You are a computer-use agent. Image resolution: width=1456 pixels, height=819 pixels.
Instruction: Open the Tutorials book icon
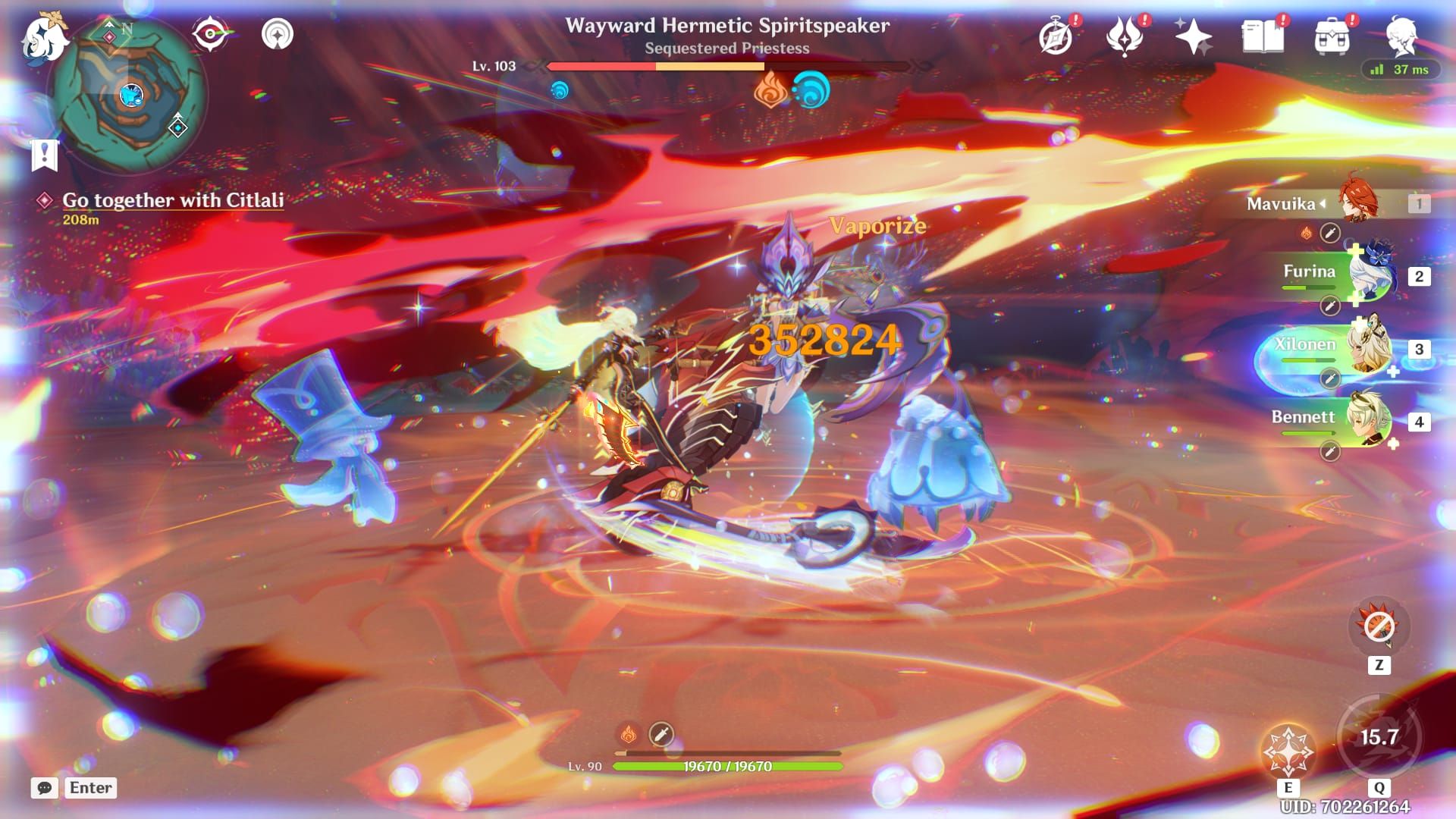click(1263, 36)
